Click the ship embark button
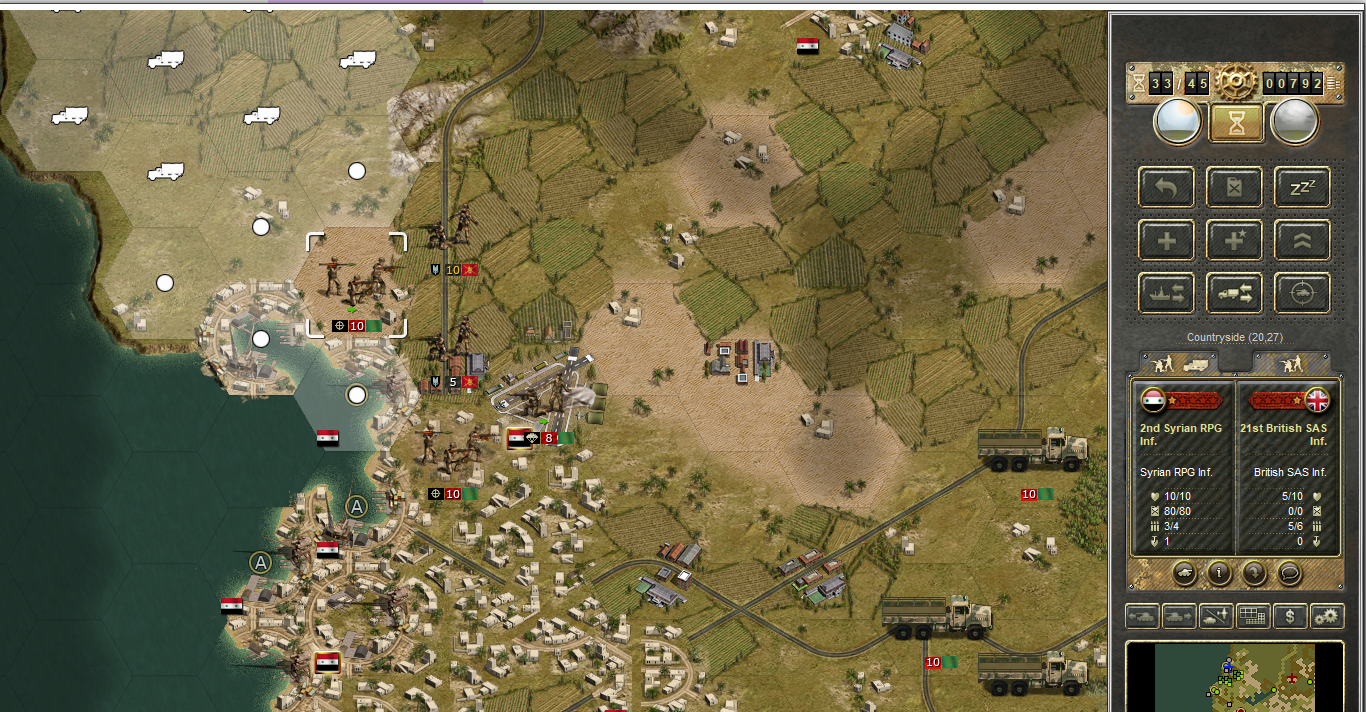 click(1166, 293)
